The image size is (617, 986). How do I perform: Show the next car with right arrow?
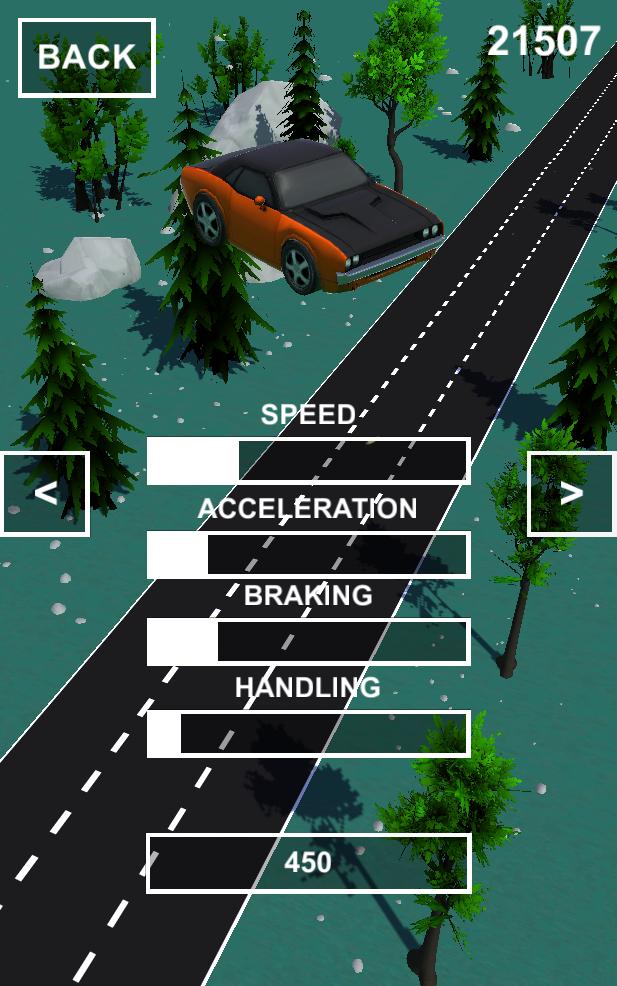(x=571, y=493)
